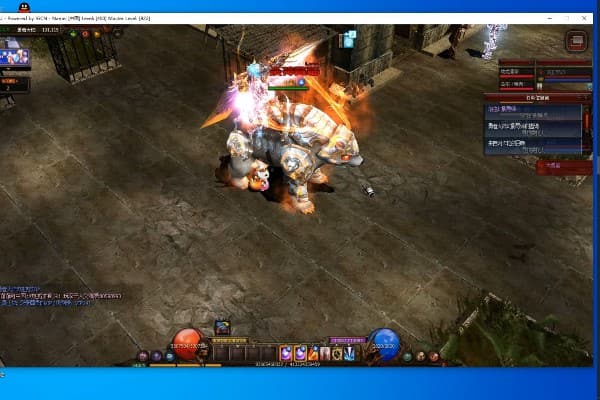Screen dimensions: 600x400
Task: Click the orange round icon in top bar
Action: coord(98,35)
